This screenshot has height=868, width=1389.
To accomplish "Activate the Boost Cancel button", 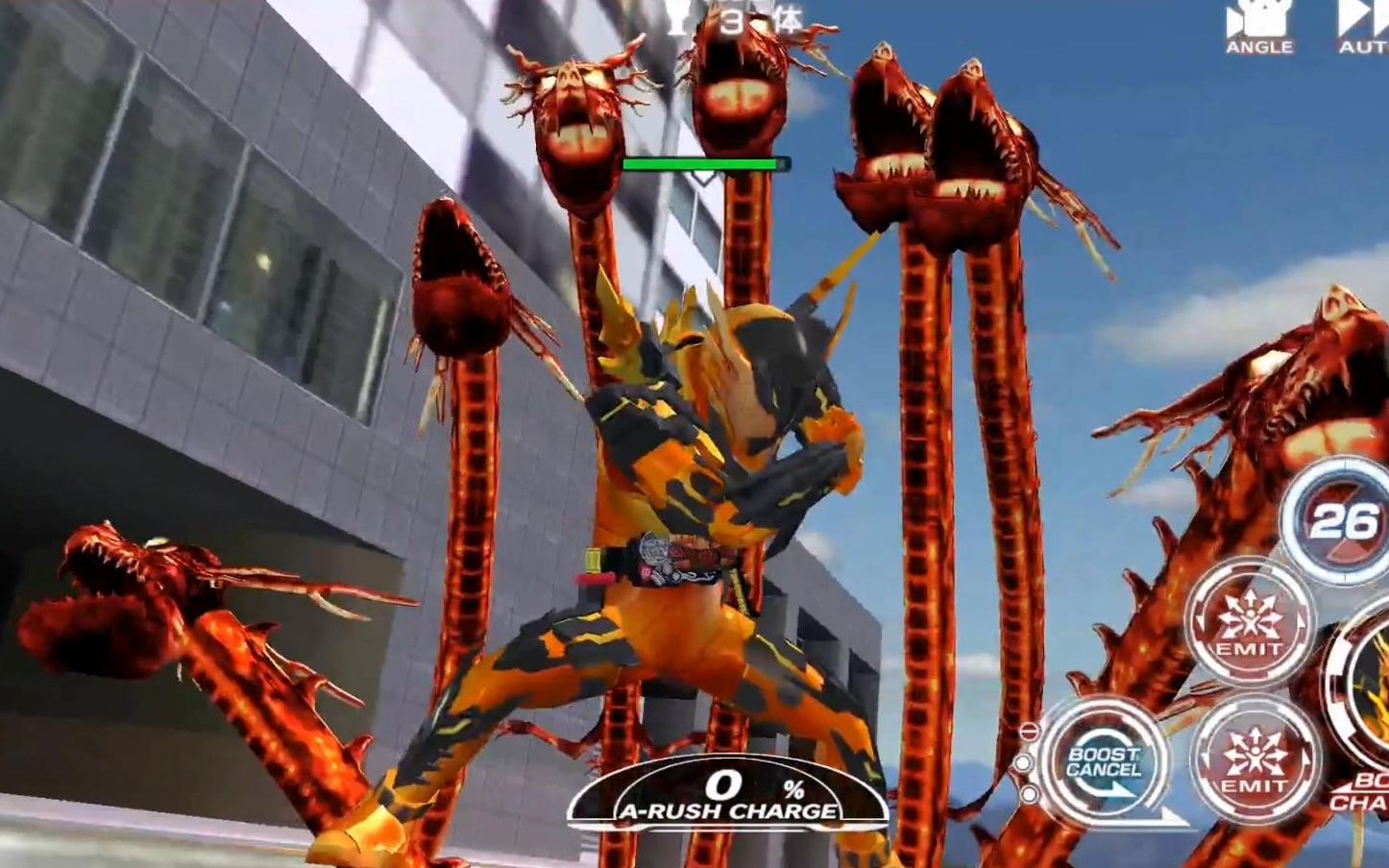I will [x=1103, y=761].
